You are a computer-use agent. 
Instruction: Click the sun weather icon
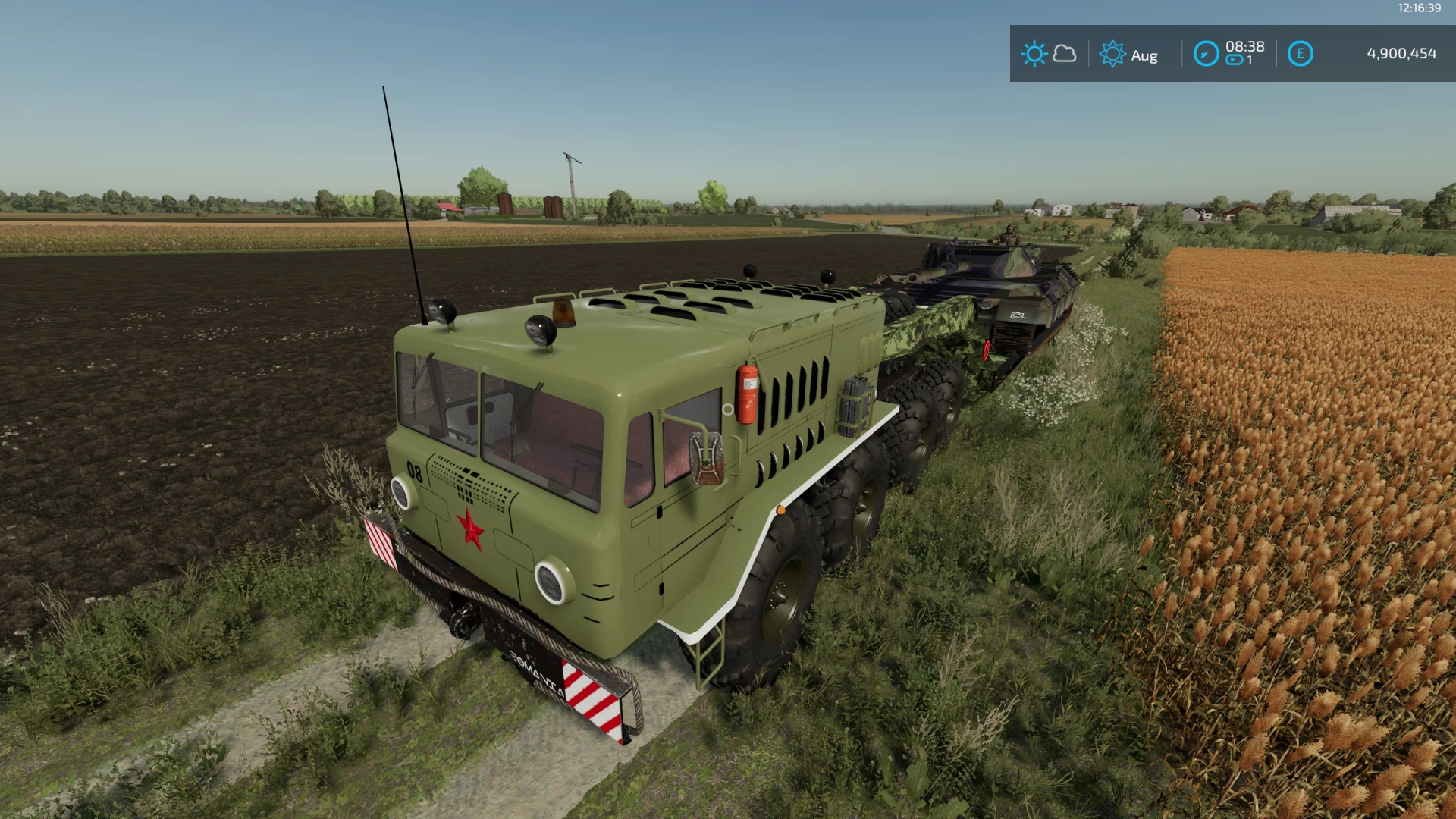click(x=1034, y=53)
